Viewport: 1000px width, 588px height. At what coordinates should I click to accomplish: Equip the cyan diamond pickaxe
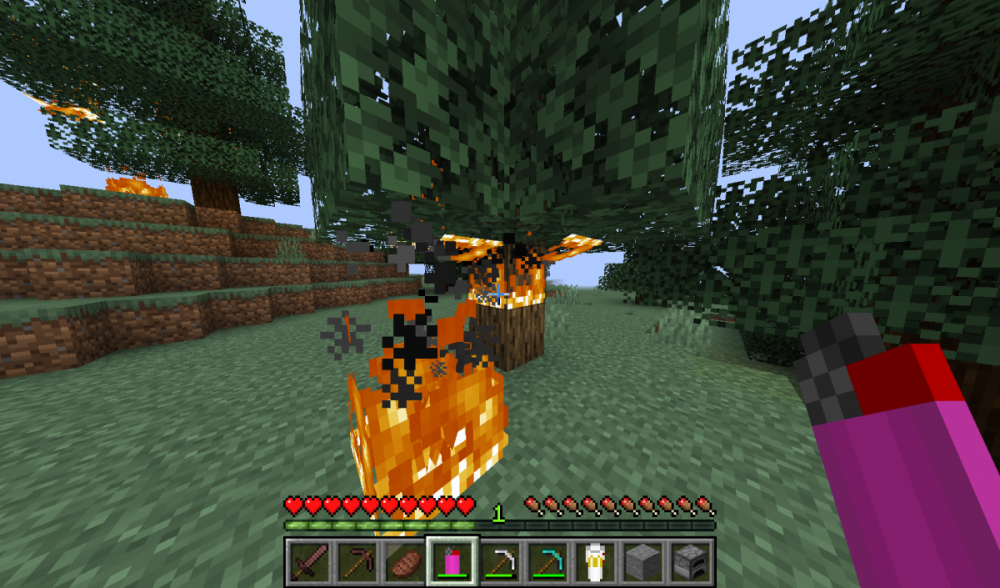(x=547, y=561)
